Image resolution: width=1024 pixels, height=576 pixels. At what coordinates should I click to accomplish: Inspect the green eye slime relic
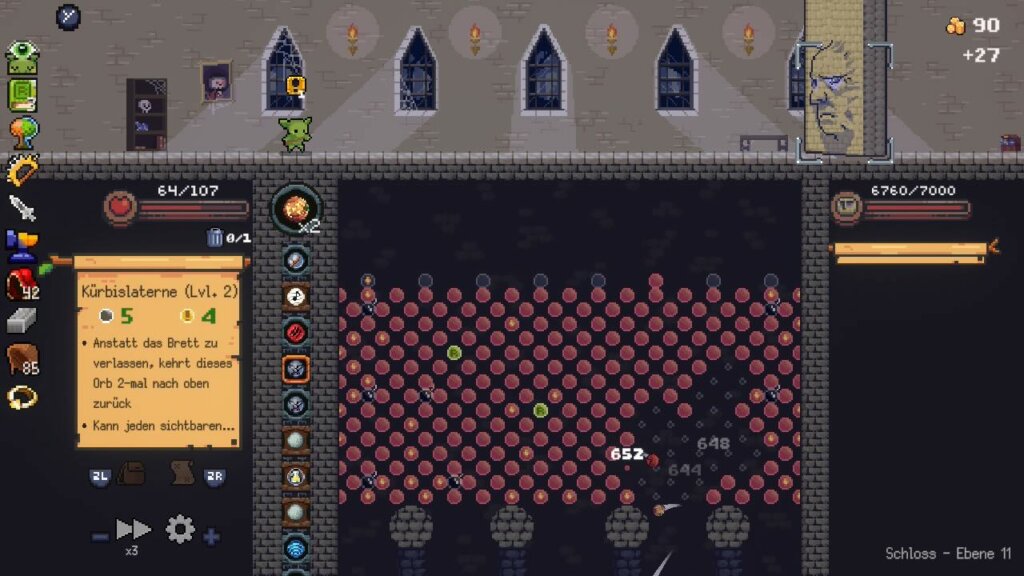(22, 58)
